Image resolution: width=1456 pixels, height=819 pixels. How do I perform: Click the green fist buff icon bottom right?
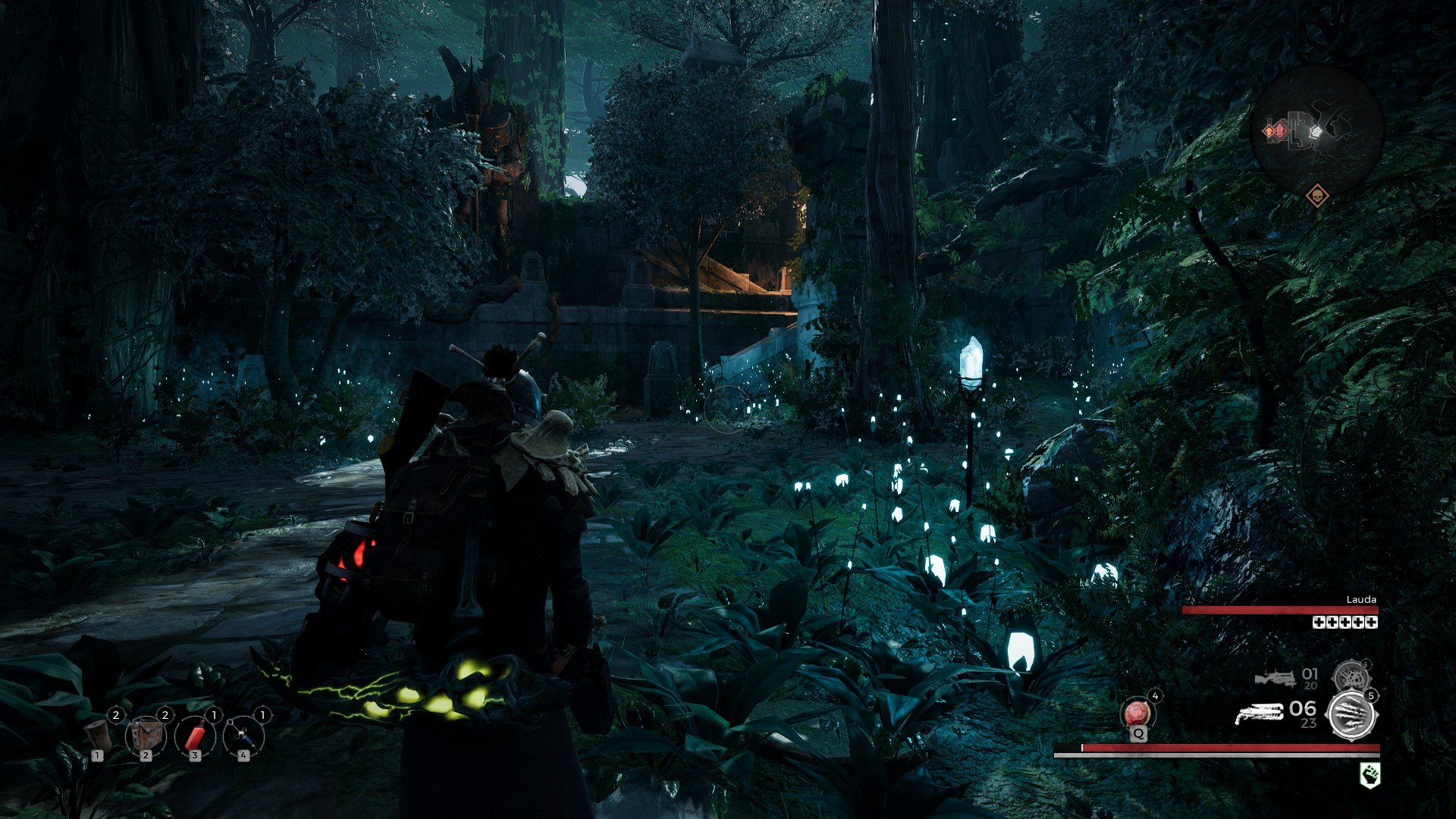tap(1370, 773)
